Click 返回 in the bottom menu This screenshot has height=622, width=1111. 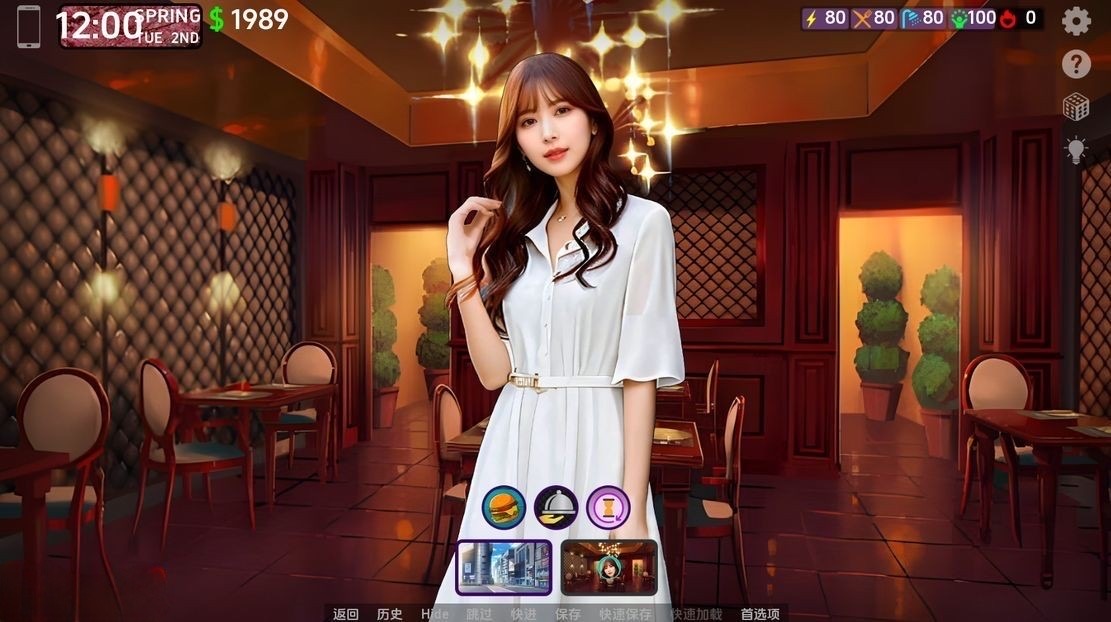point(346,614)
